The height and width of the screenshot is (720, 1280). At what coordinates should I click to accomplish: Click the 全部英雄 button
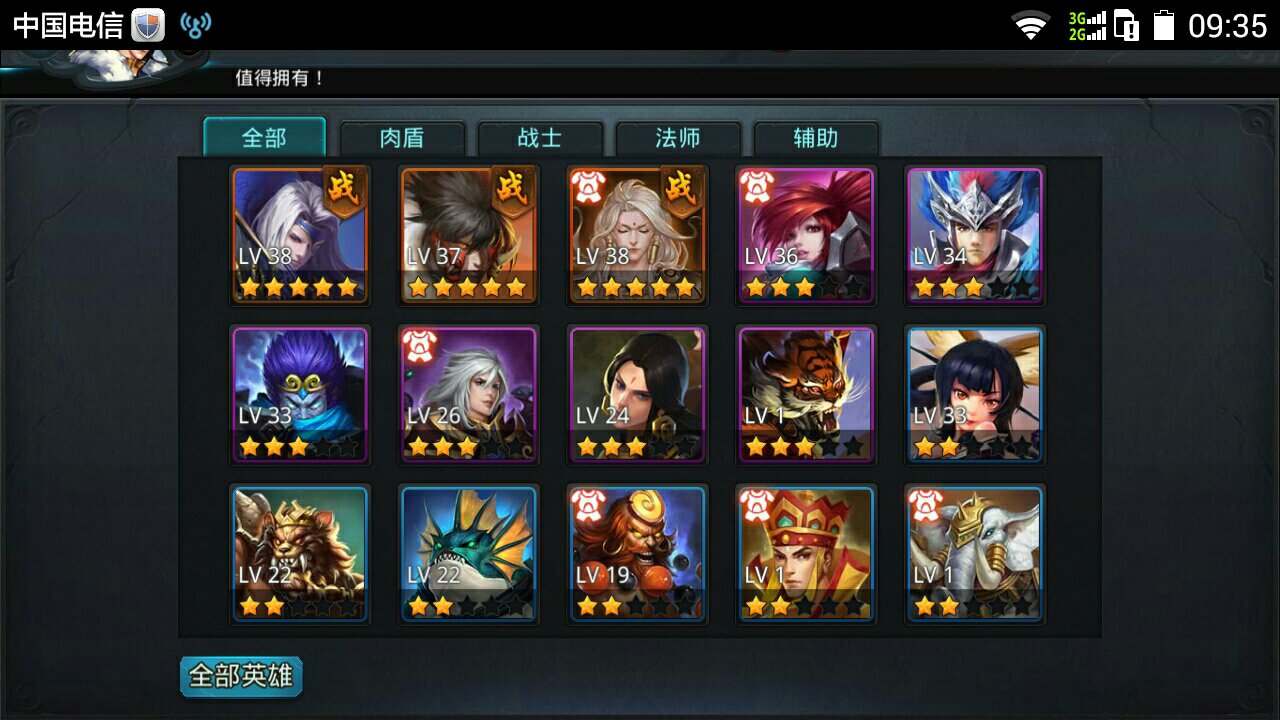pos(240,675)
